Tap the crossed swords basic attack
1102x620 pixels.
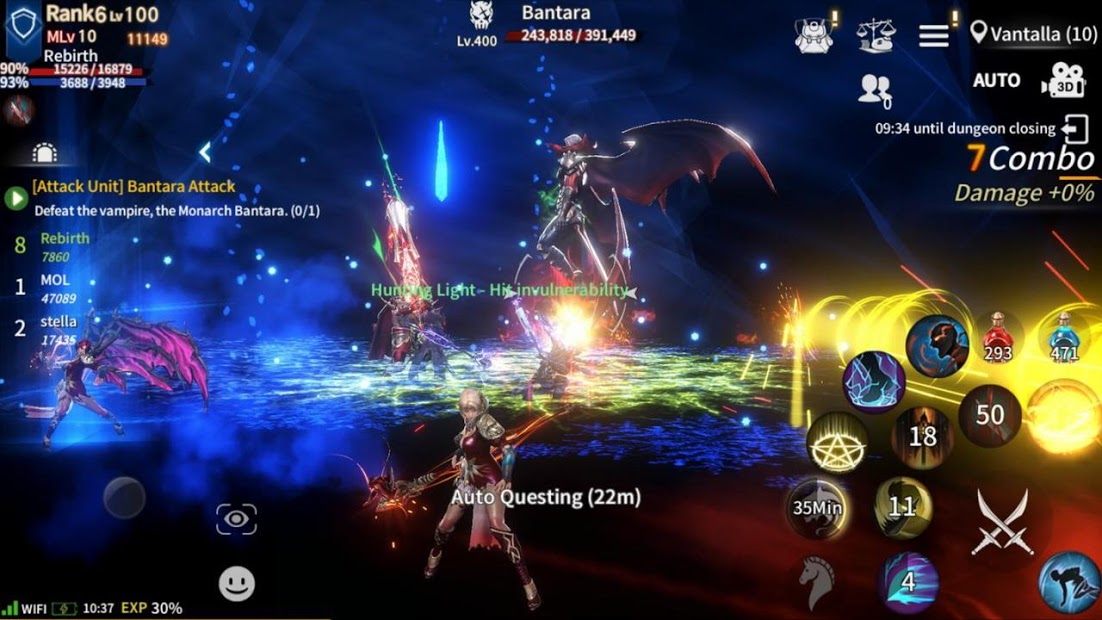coord(1002,522)
